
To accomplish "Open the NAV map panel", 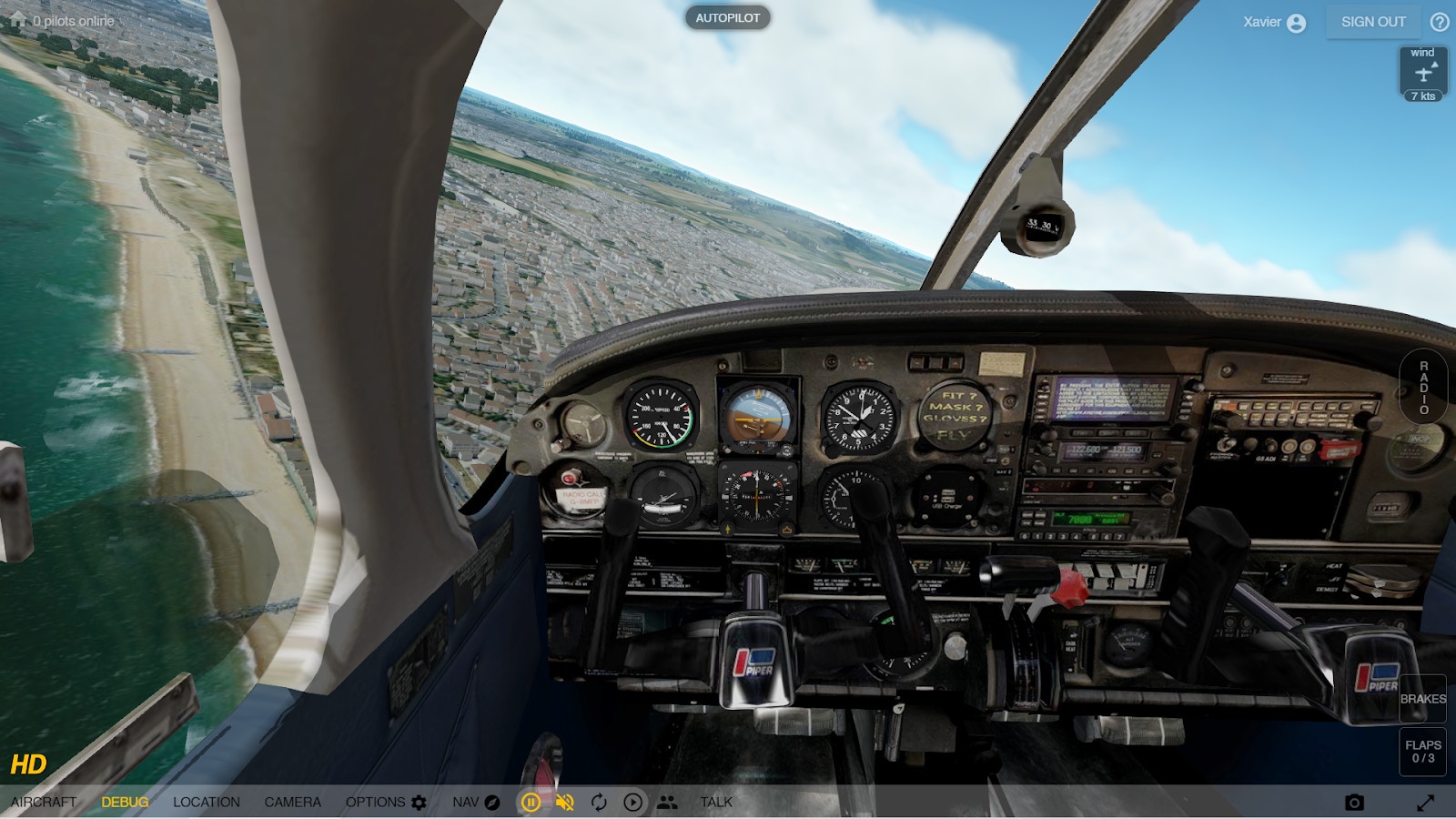I will click(476, 802).
